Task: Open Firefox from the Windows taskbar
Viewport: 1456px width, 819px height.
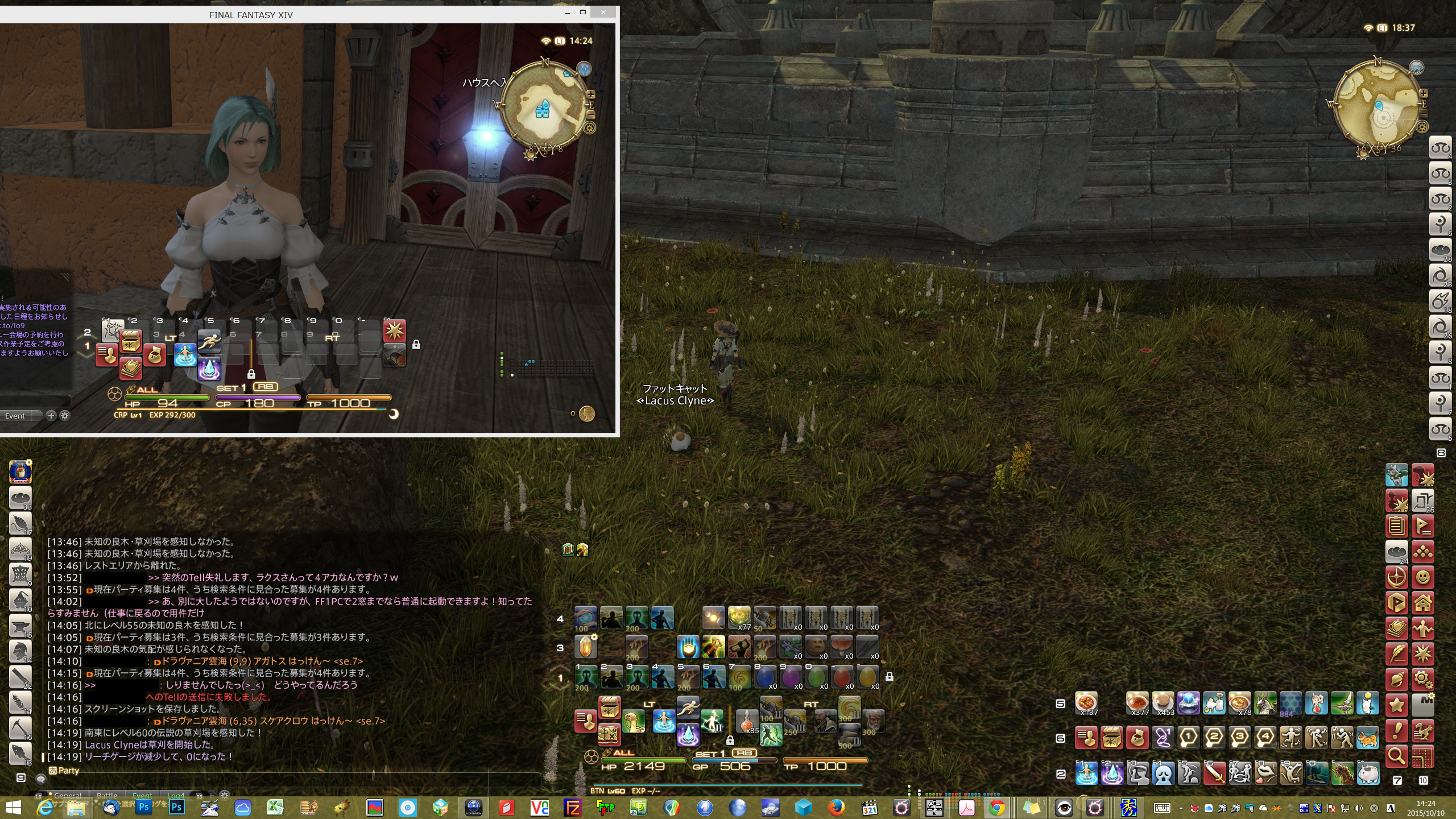Action: pos(836,807)
